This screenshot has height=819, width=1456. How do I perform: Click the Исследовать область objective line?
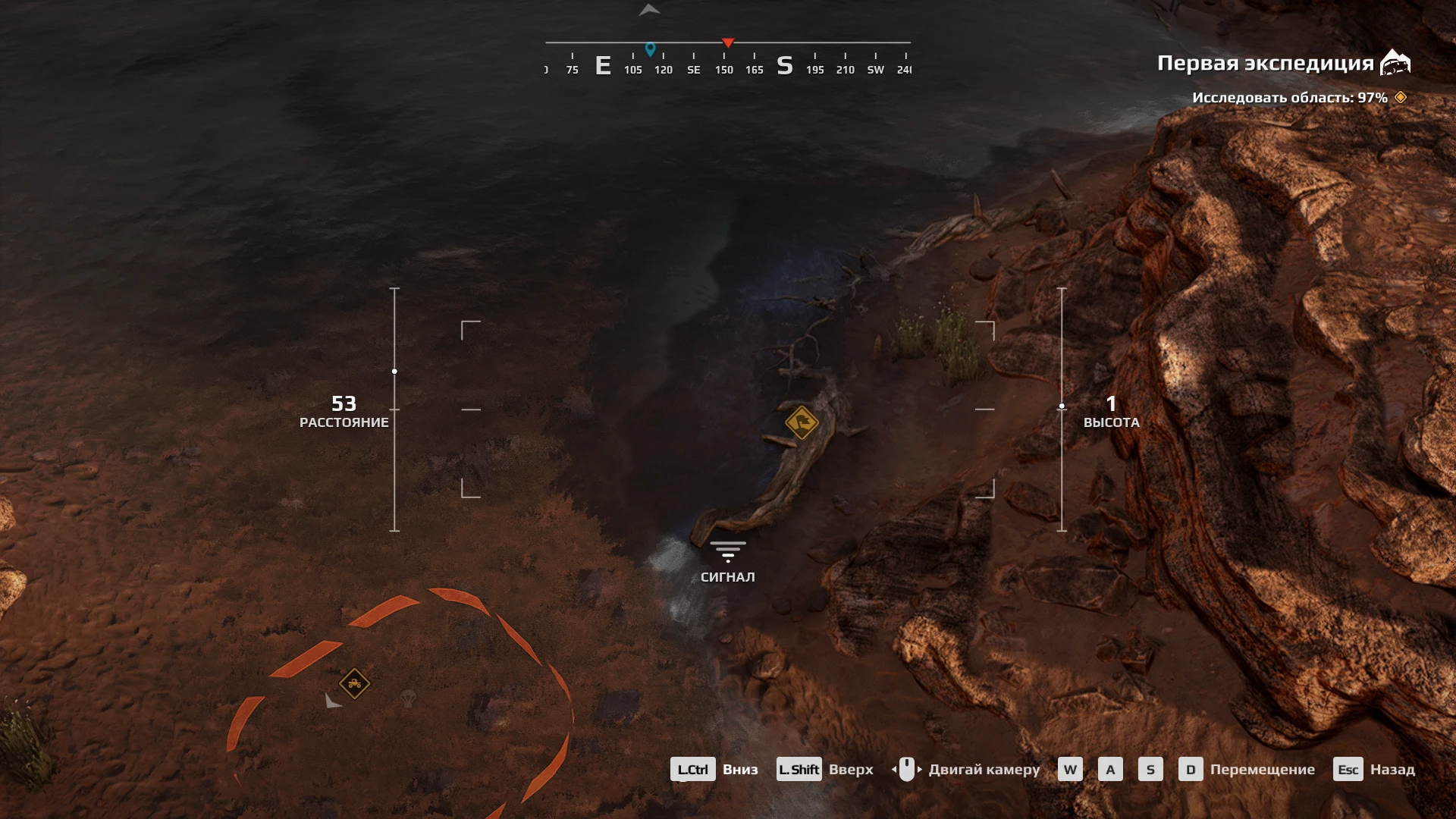pos(1289,98)
